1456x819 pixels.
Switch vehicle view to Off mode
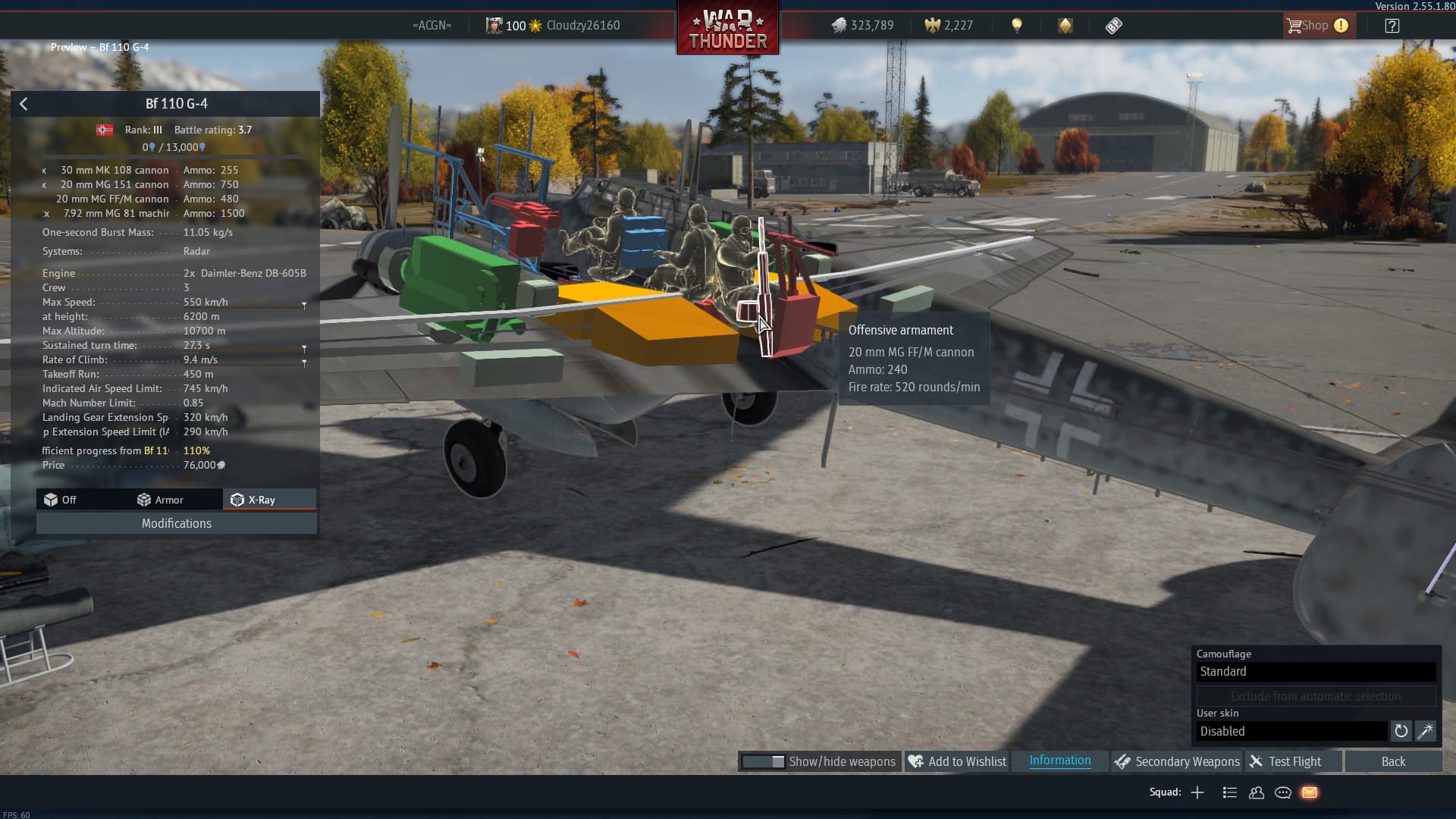[61, 500]
